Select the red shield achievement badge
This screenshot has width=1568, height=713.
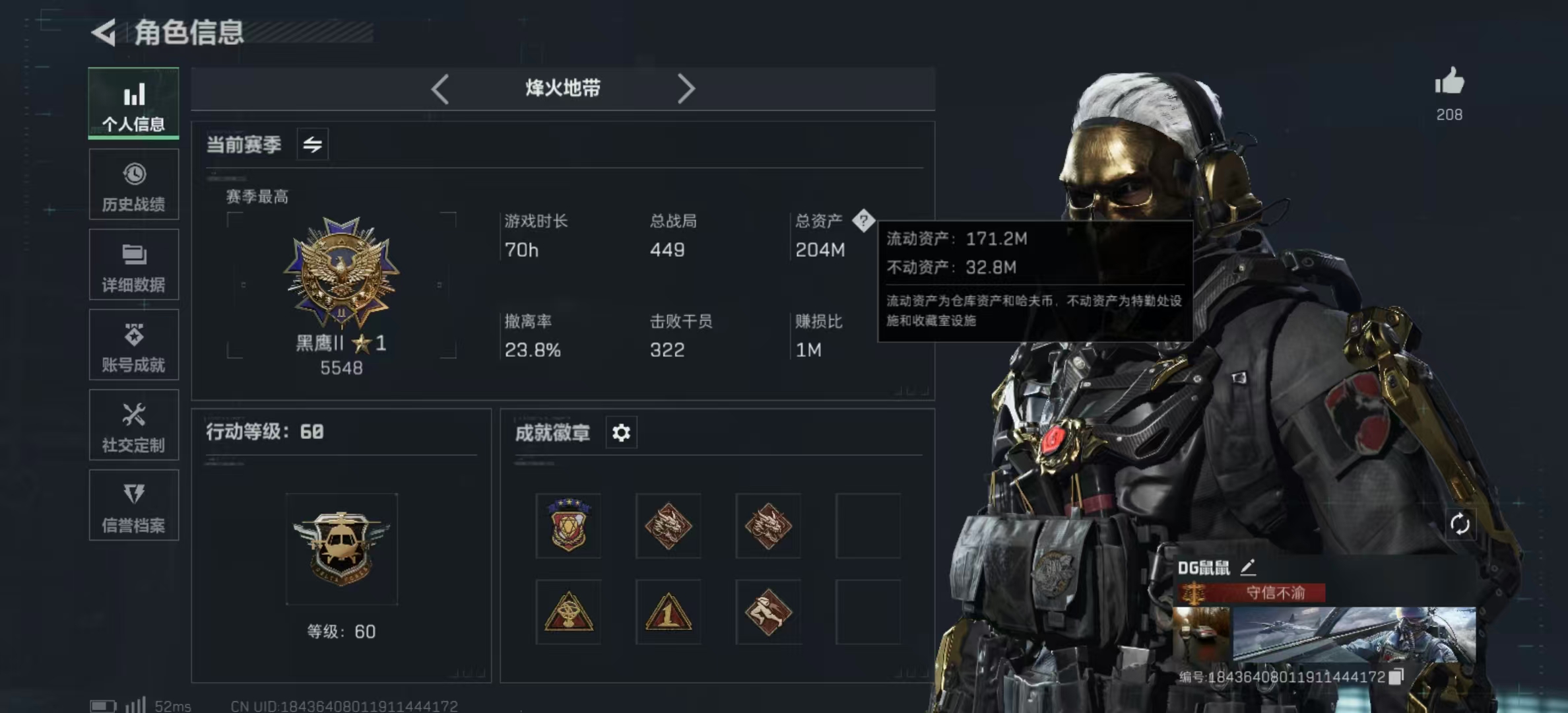568,525
